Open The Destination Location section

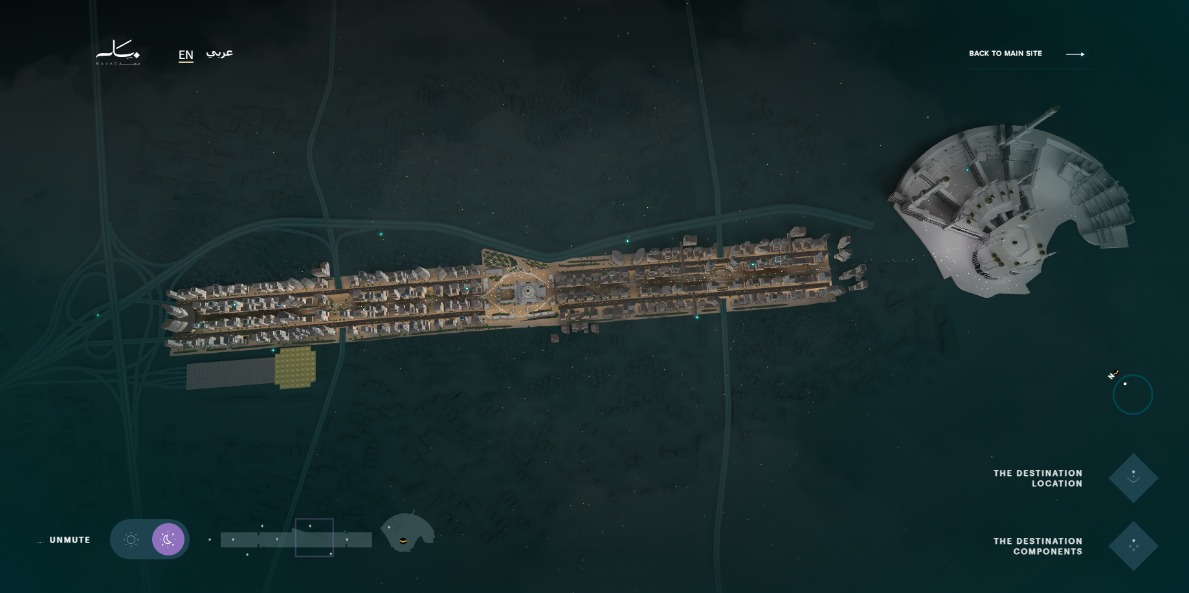[x=1133, y=478]
